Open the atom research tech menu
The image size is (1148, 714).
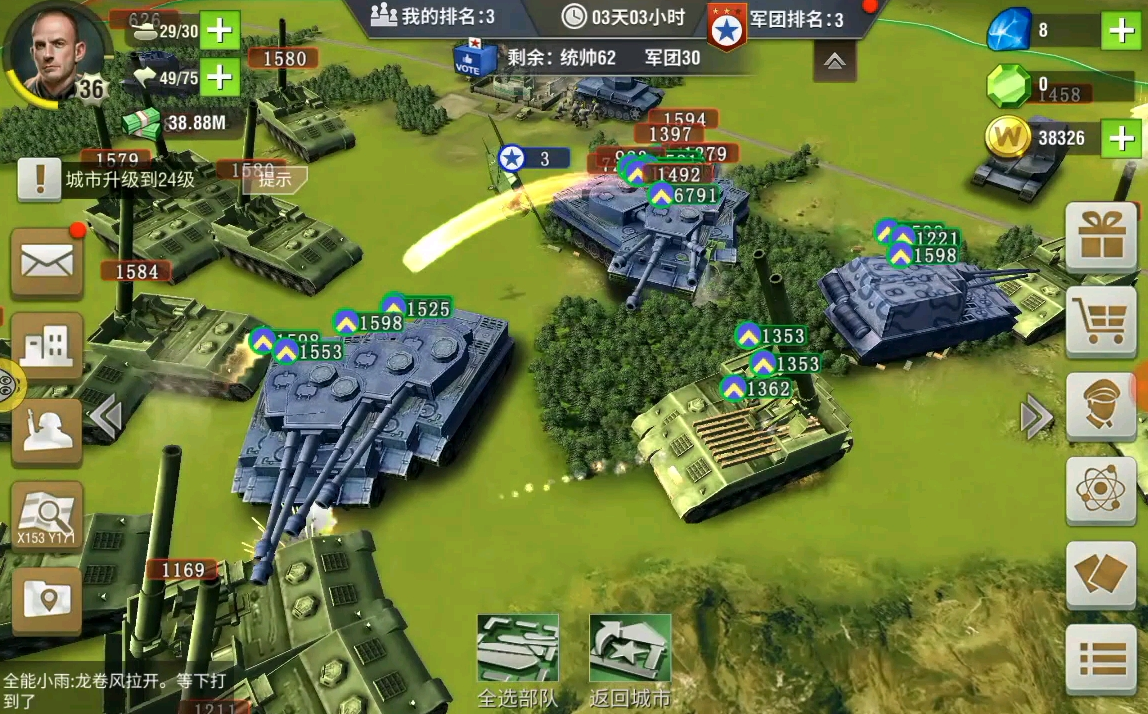click(1100, 490)
